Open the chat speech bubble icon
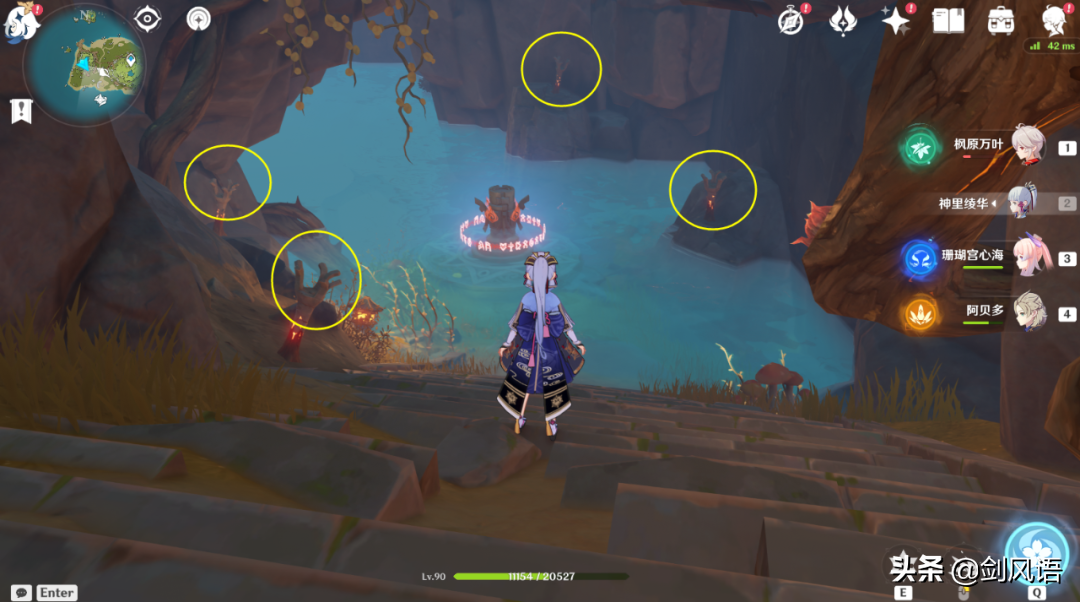The image size is (1080, 602). pyautogui.click(x=21, y=592)
